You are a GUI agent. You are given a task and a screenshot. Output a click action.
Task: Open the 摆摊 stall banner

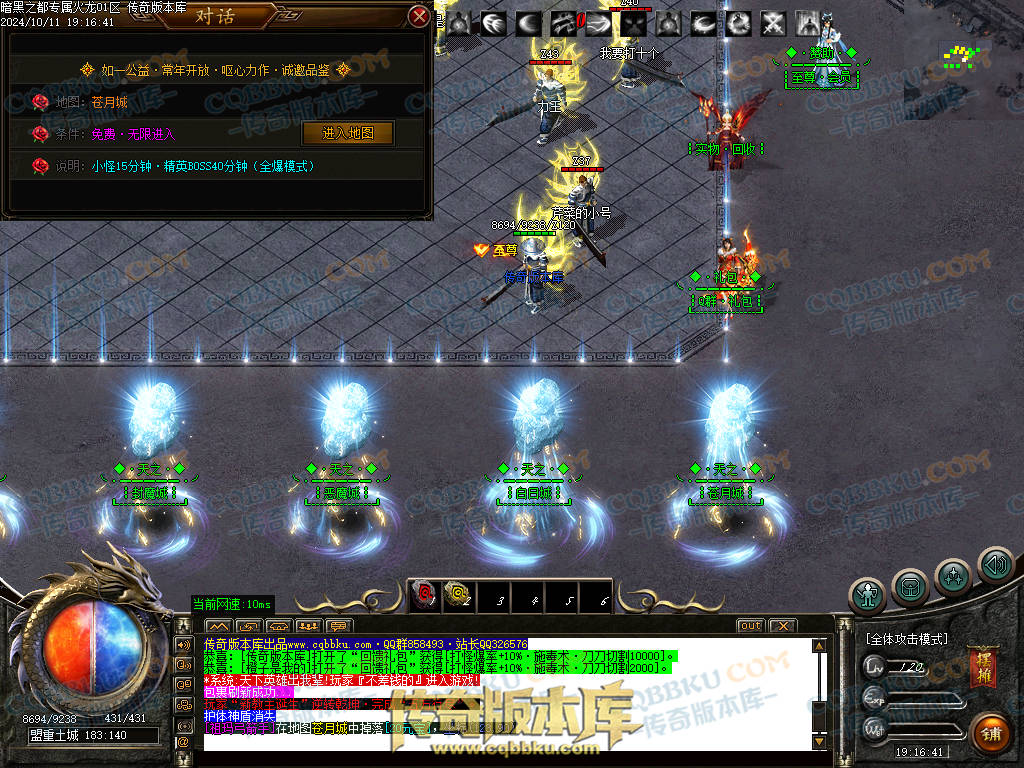click(x=982, y=669)
